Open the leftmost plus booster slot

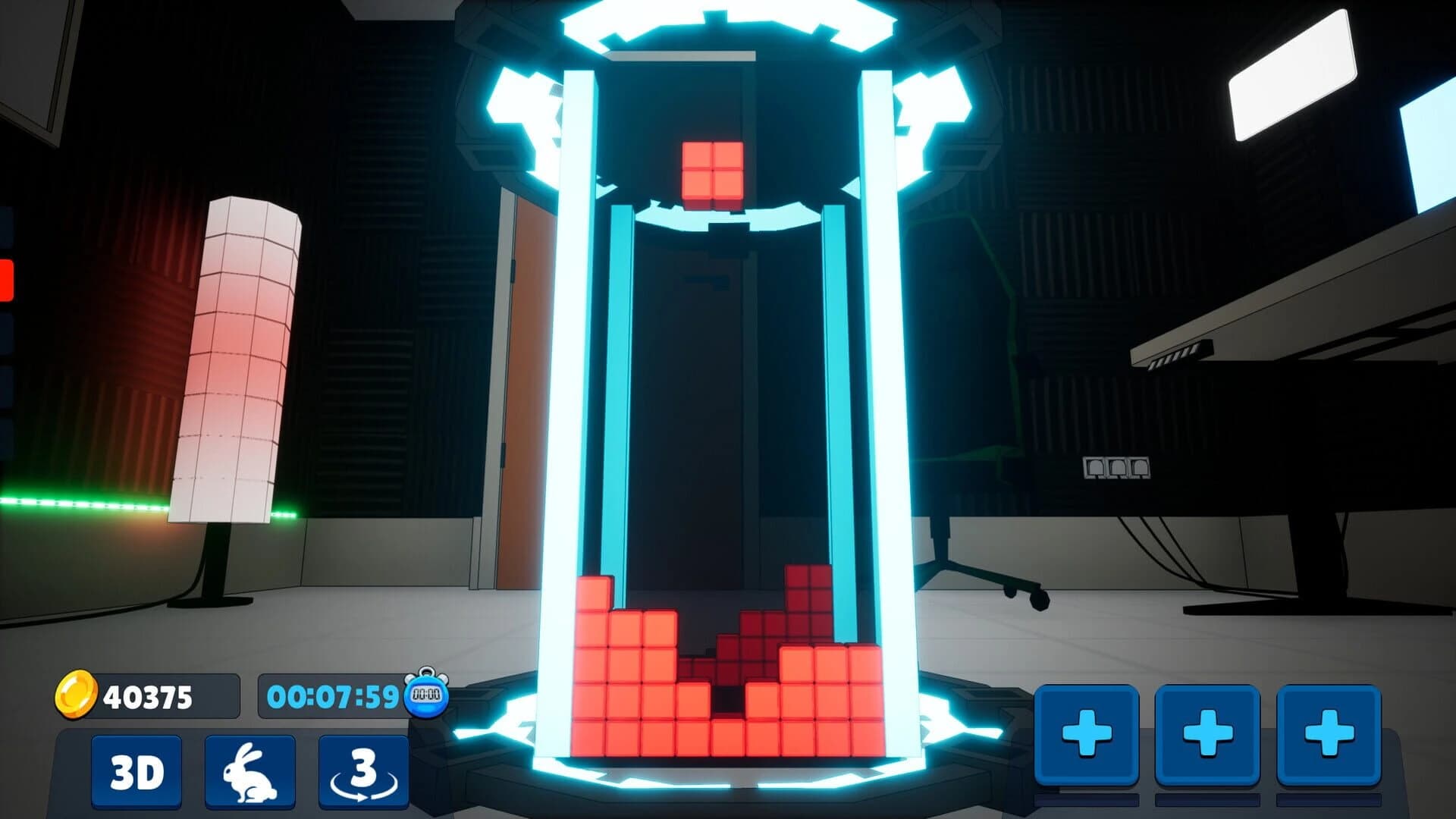point(1086,732)
